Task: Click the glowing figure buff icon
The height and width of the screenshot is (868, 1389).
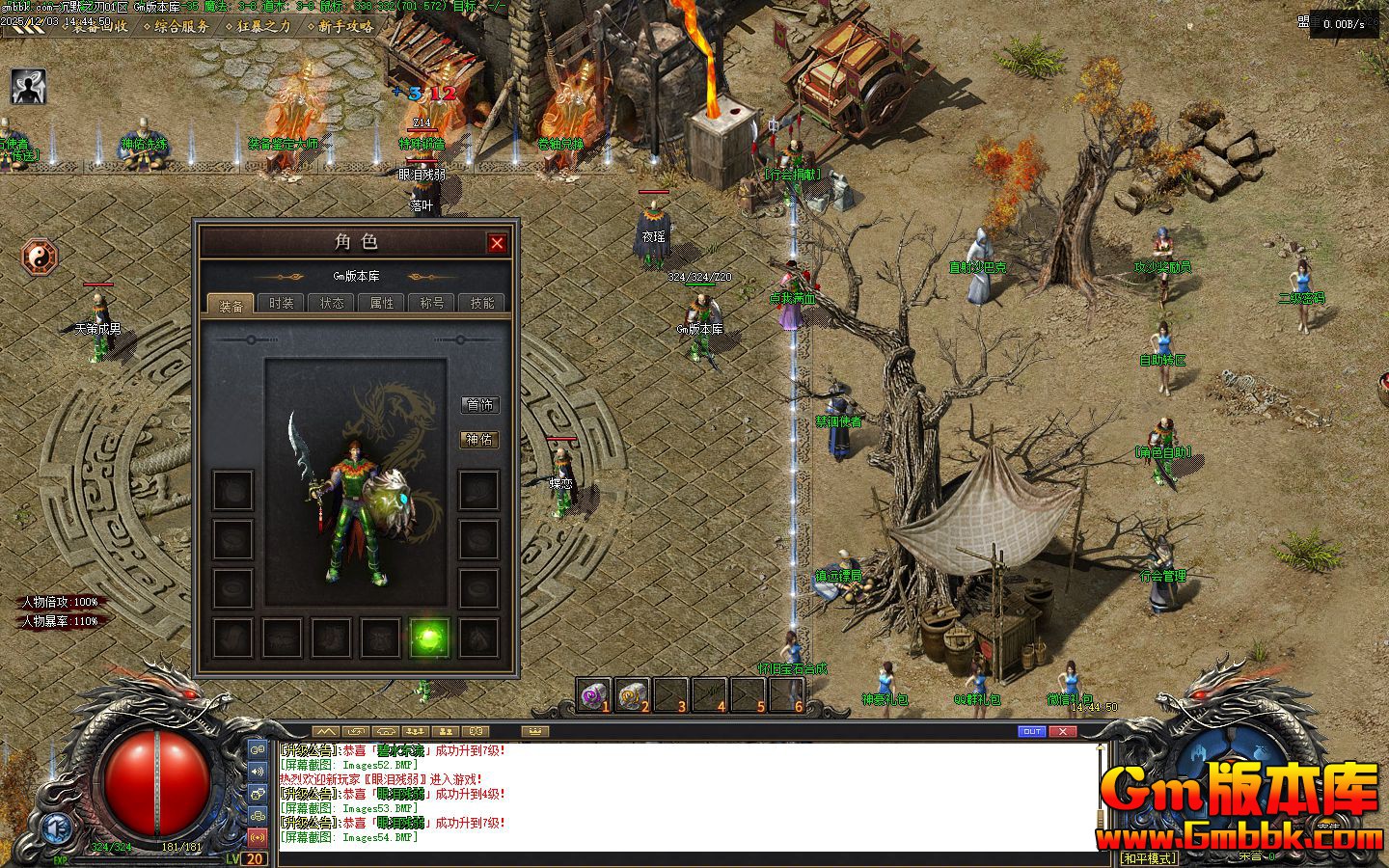Action: point(29,87)
